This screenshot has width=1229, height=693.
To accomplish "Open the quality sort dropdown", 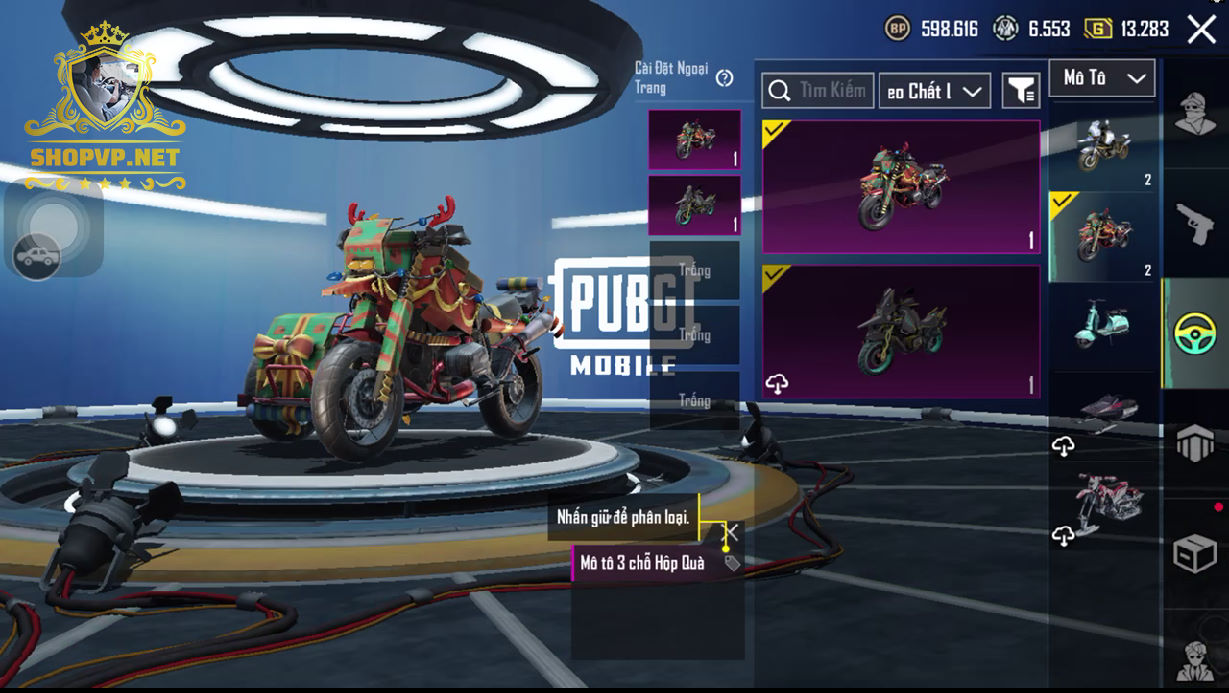I will coord(934,91).
